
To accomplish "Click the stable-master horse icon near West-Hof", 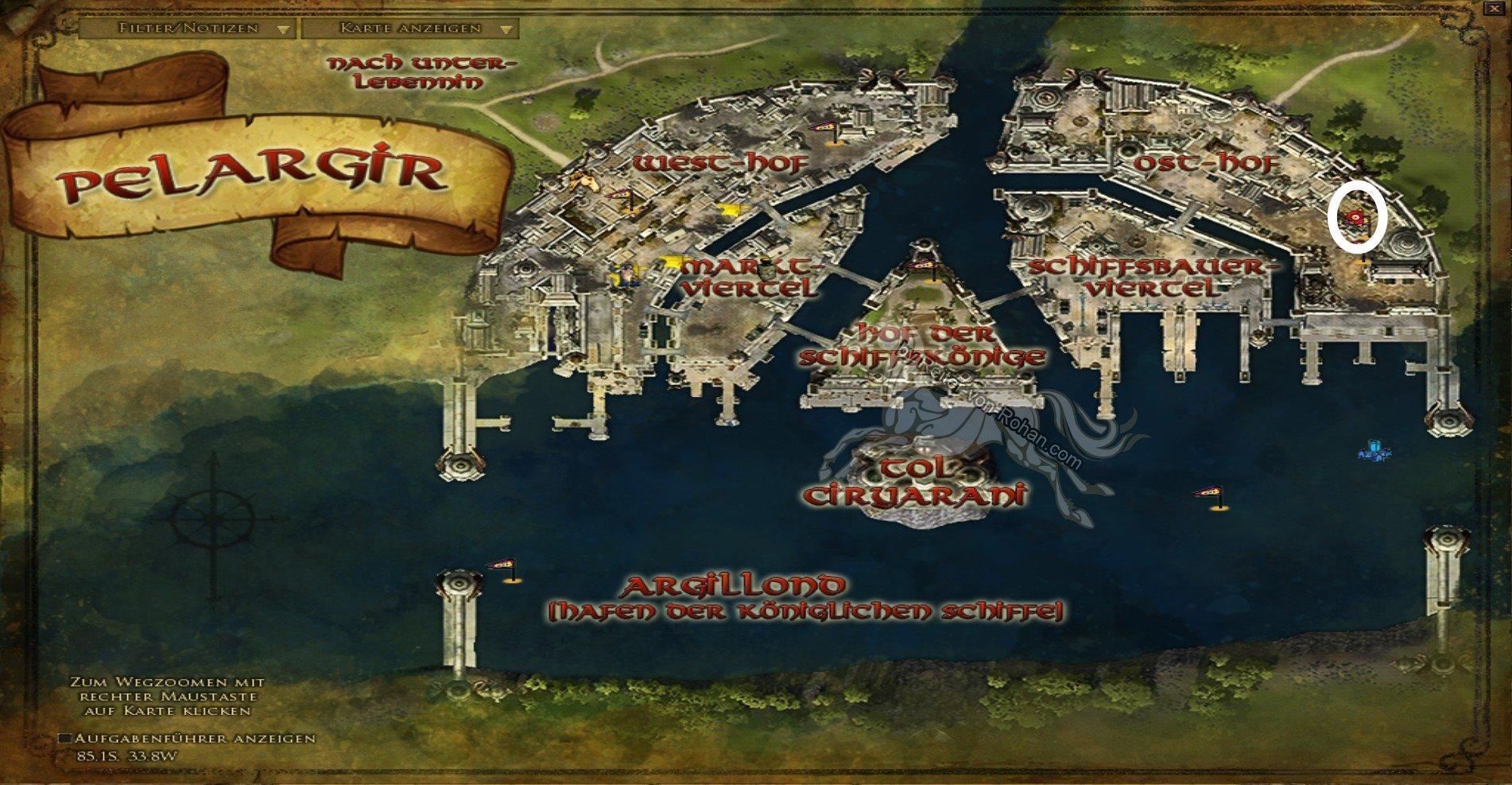I will tap(582, 182).
